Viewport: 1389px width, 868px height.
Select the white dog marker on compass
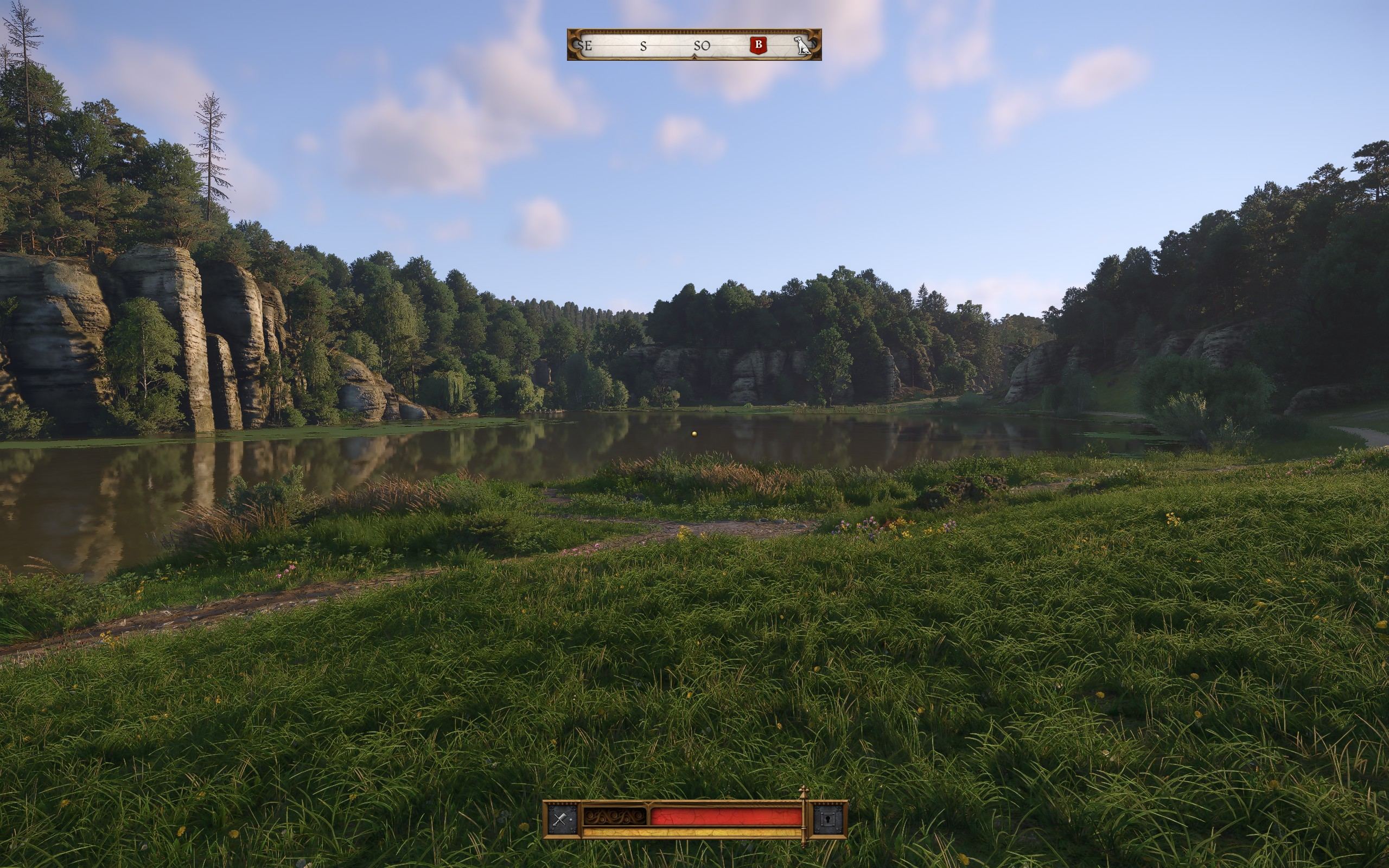coord(802,46)
